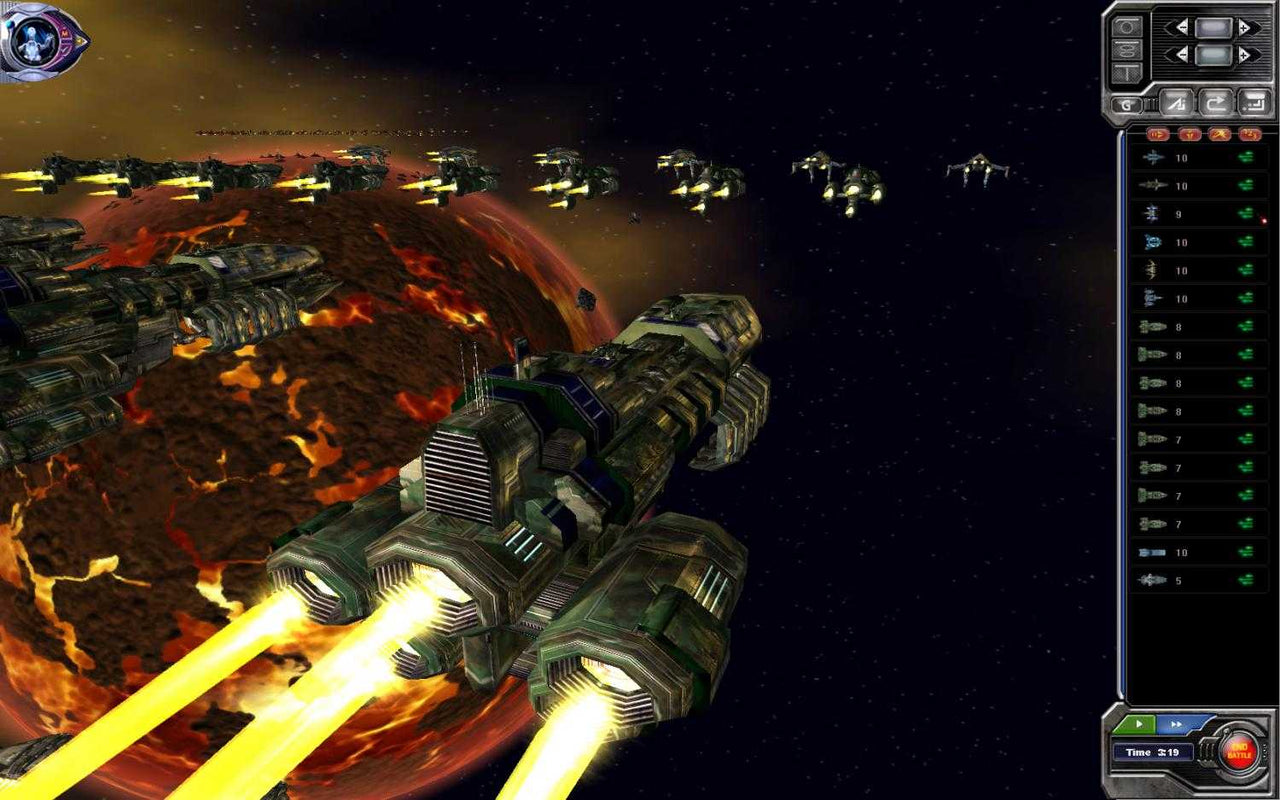1280x800 pixels.
Task: Click the chain link formation icon
Action: (x=1124, y=50)
